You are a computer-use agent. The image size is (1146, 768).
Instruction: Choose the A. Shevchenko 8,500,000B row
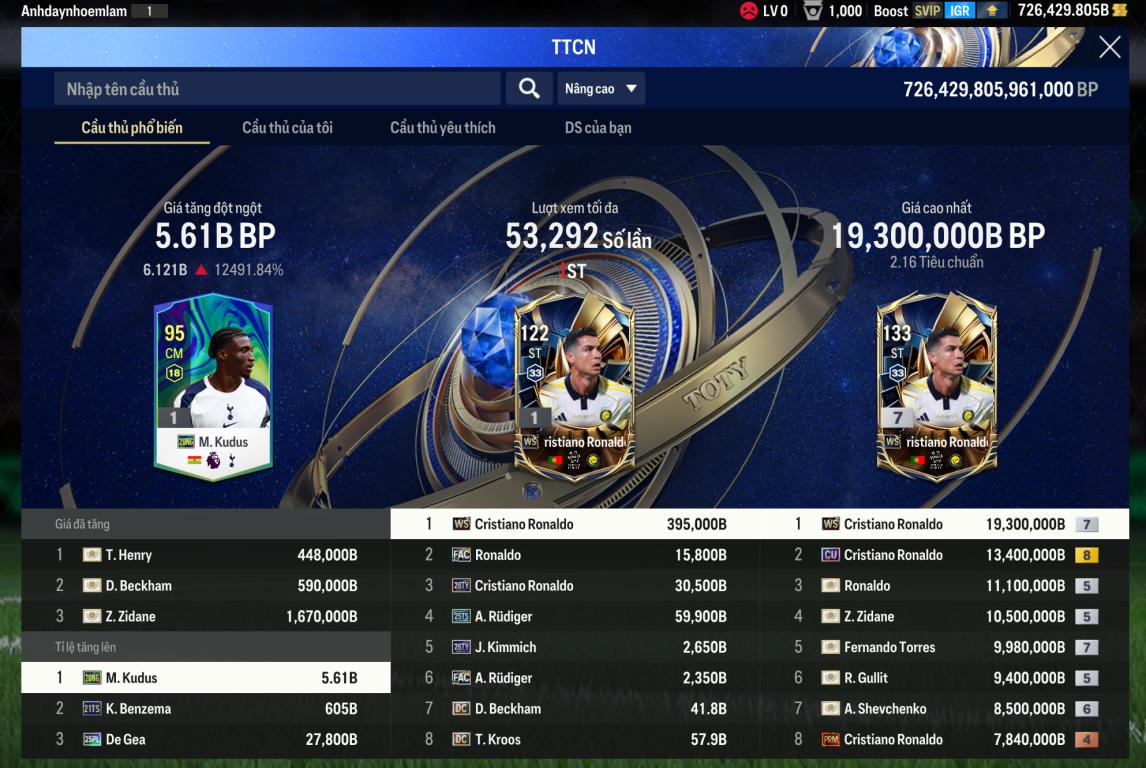click(x=944, y=709)
